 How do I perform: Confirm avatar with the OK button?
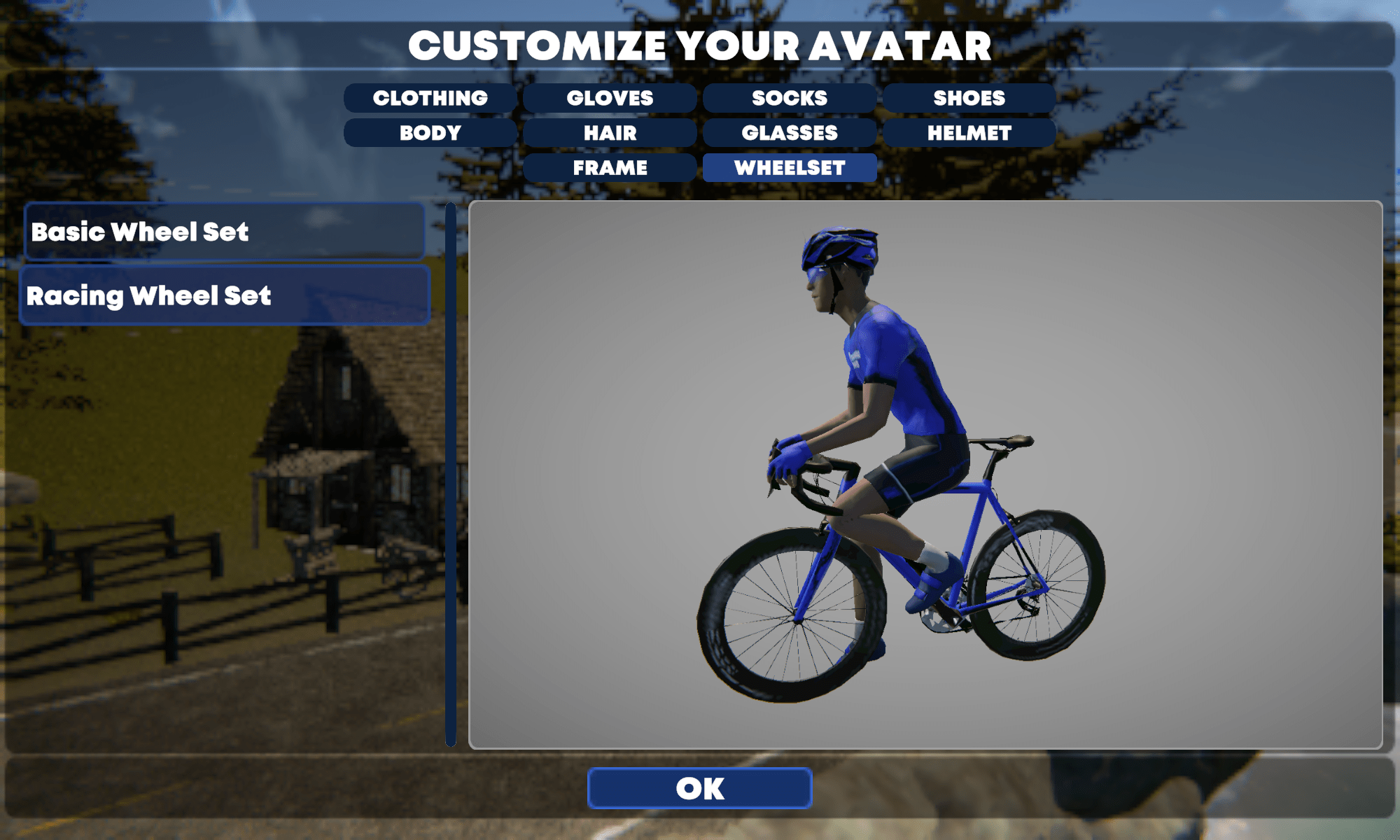700,788
